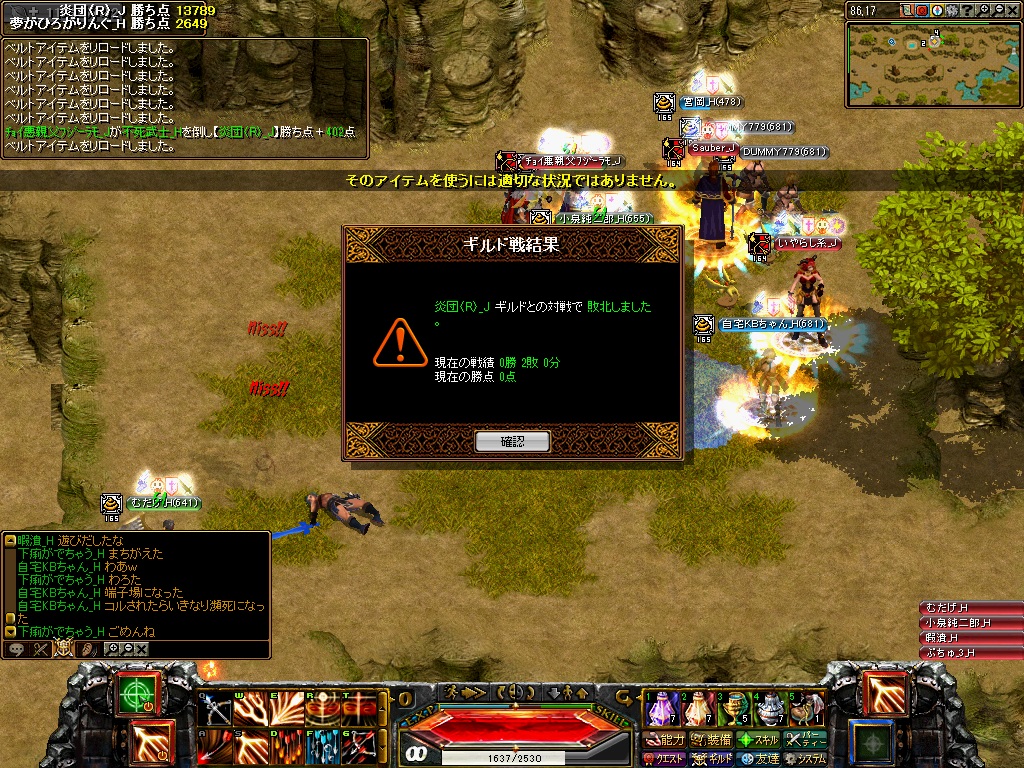Open the パーティー (party) menu
Screen dimensions: 1024x768
click(804, 740)
